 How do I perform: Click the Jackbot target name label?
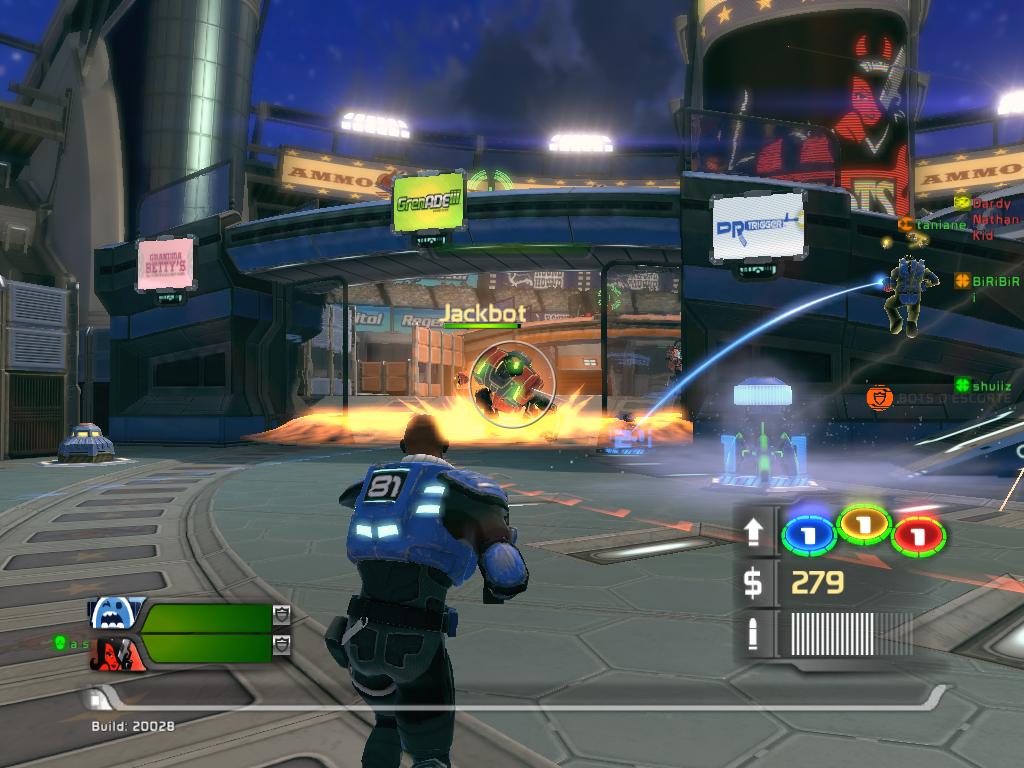tap(483, 313)
